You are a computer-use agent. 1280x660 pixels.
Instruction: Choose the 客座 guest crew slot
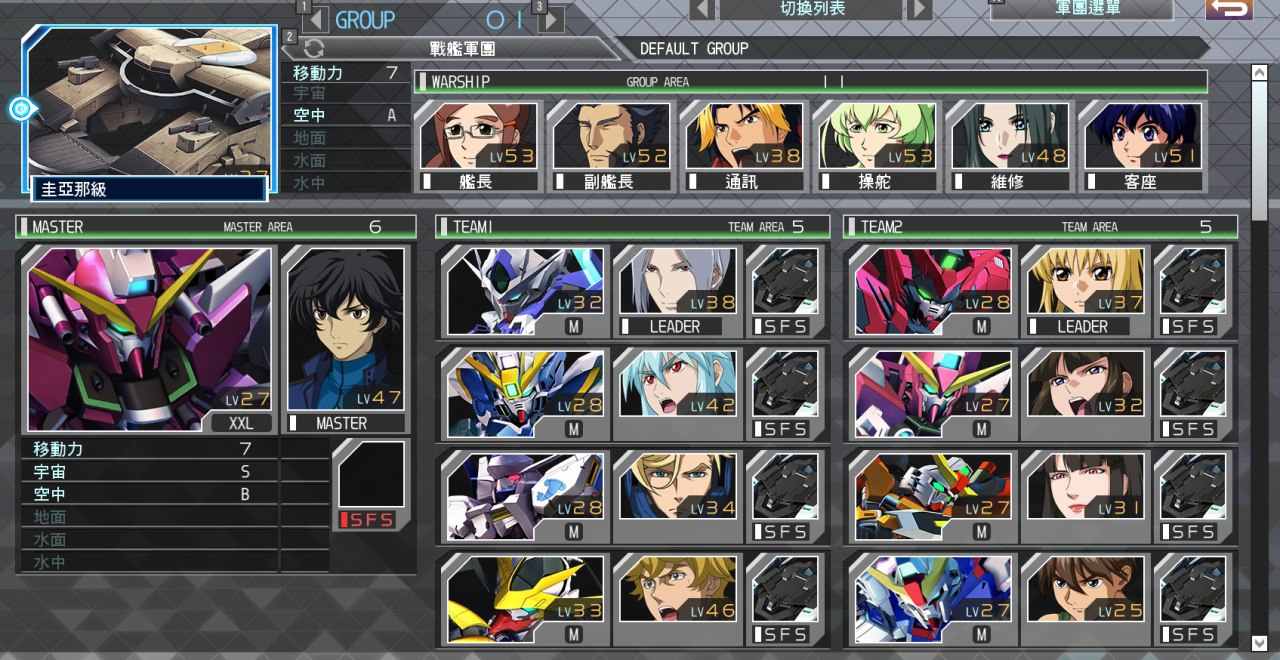(x=1141, y=146)
